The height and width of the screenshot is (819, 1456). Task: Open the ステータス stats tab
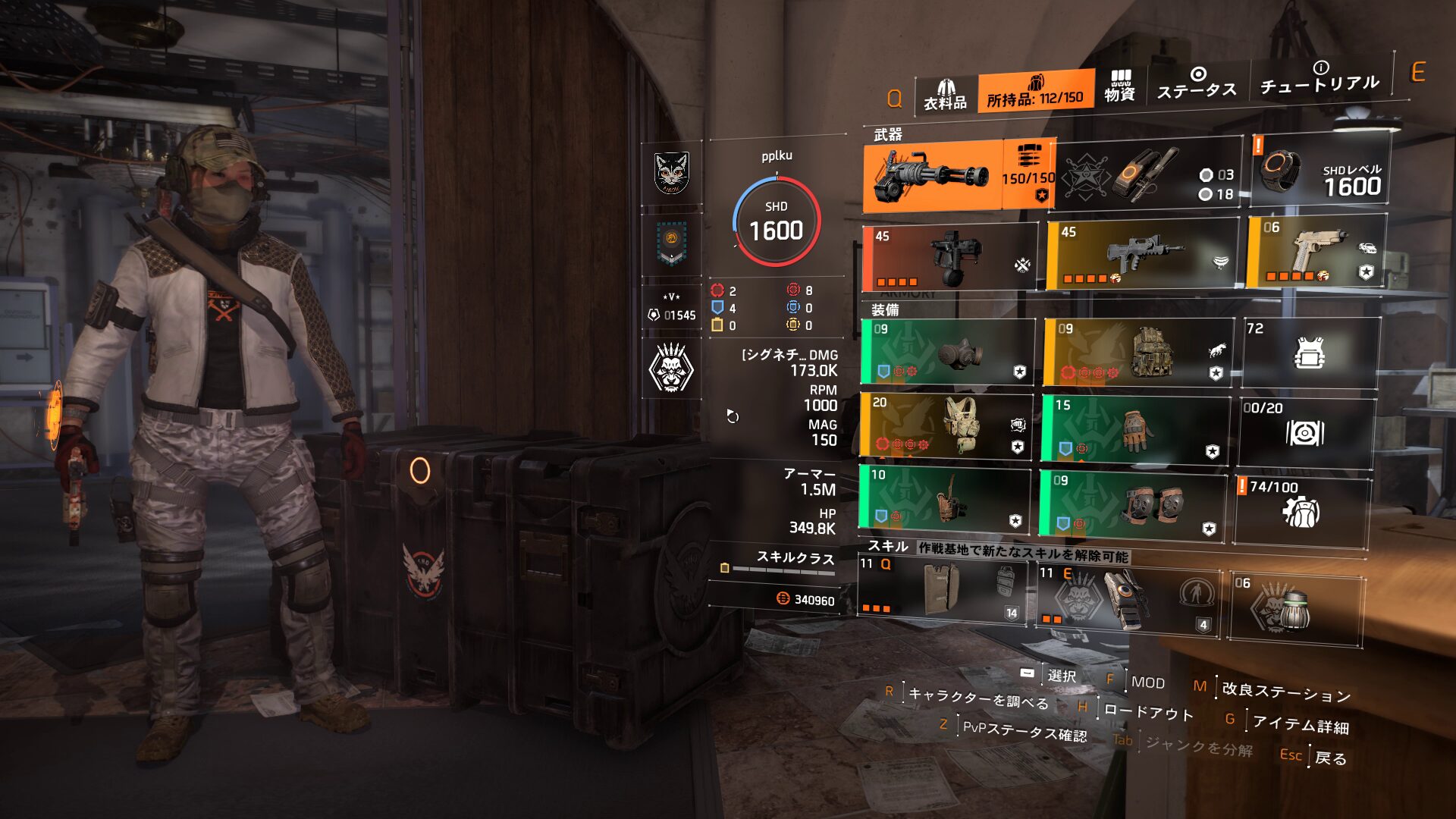click(x=1197, y=83)
